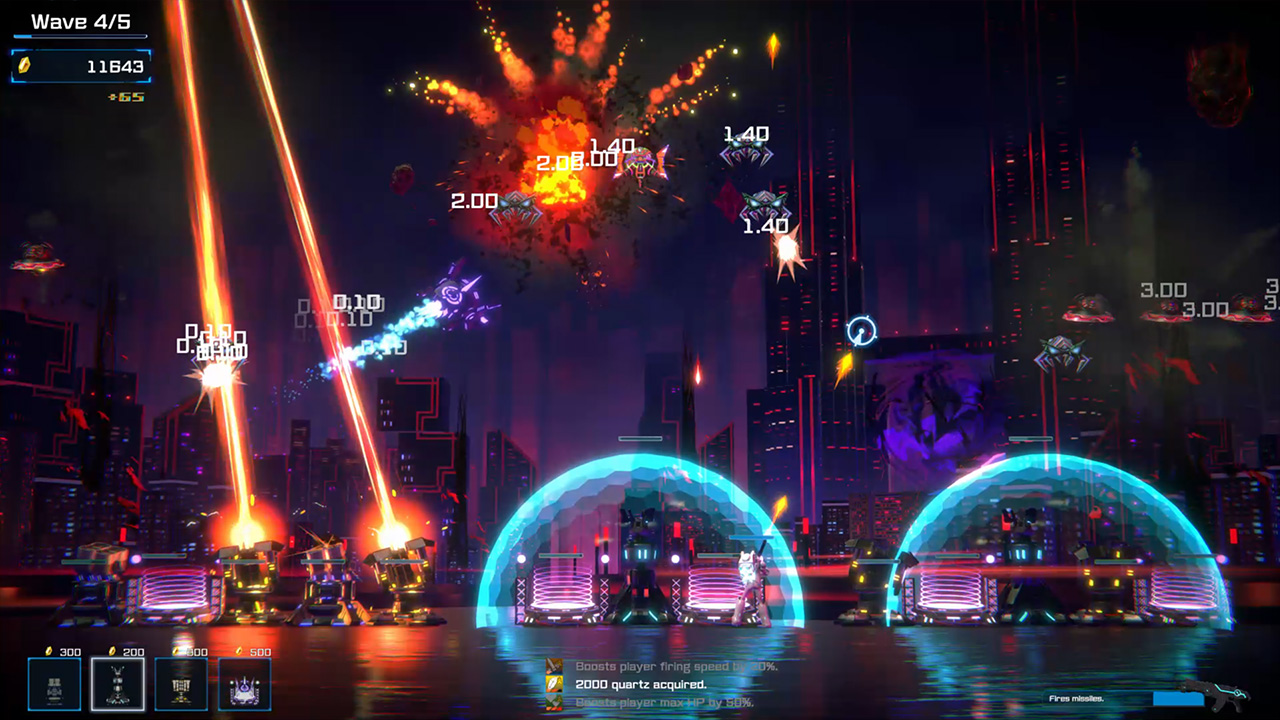Click the quartz coin icon near the counter
This screenshot has height=720, width=1280.
25,67
